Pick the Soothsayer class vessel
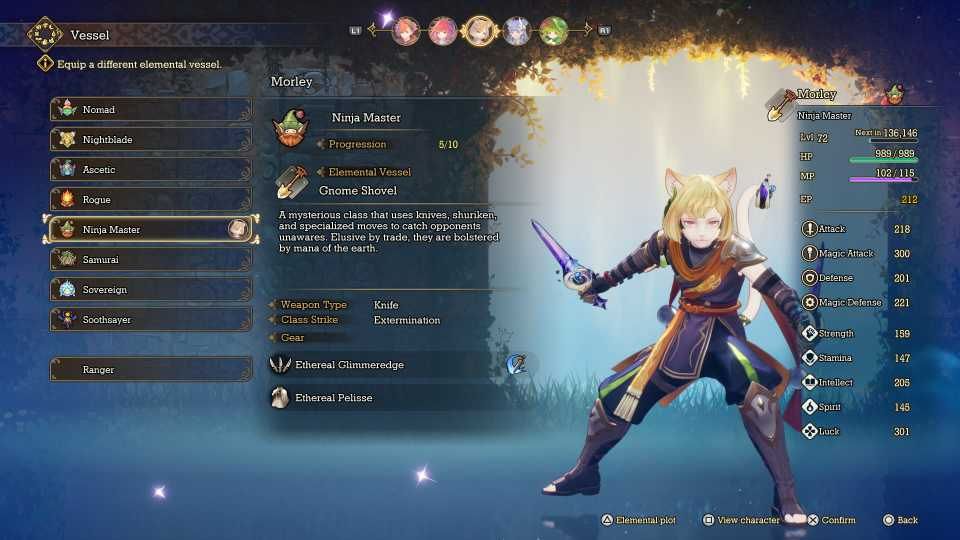 pos(150,320)
